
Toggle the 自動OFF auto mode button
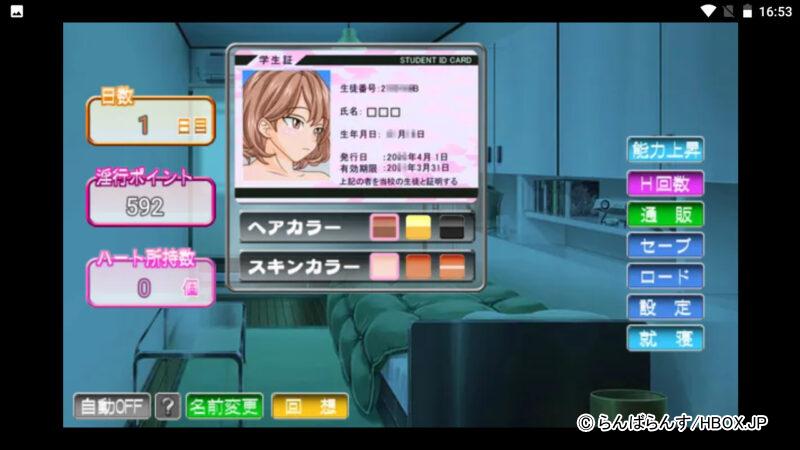[x=111, y=407]
